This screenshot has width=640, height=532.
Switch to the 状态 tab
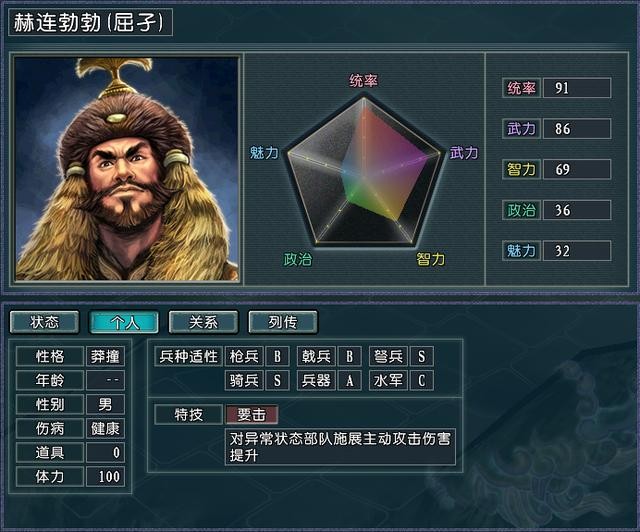pyautogui.click(x=45, y=322)
